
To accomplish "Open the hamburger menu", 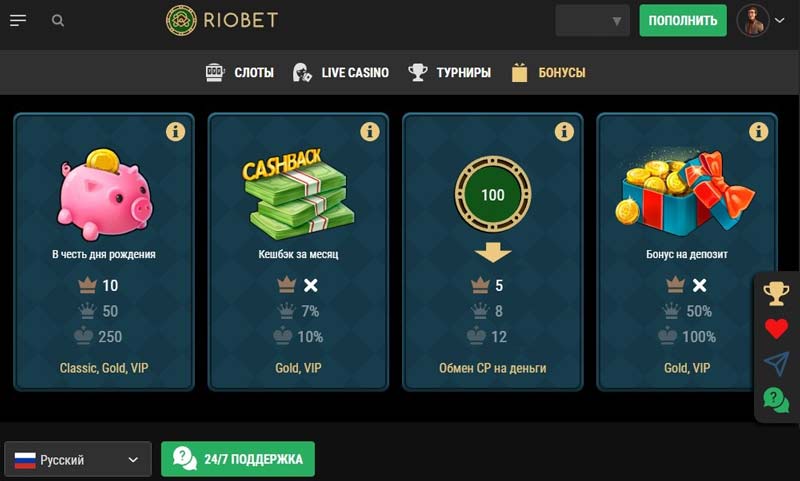I will [18, 20].
